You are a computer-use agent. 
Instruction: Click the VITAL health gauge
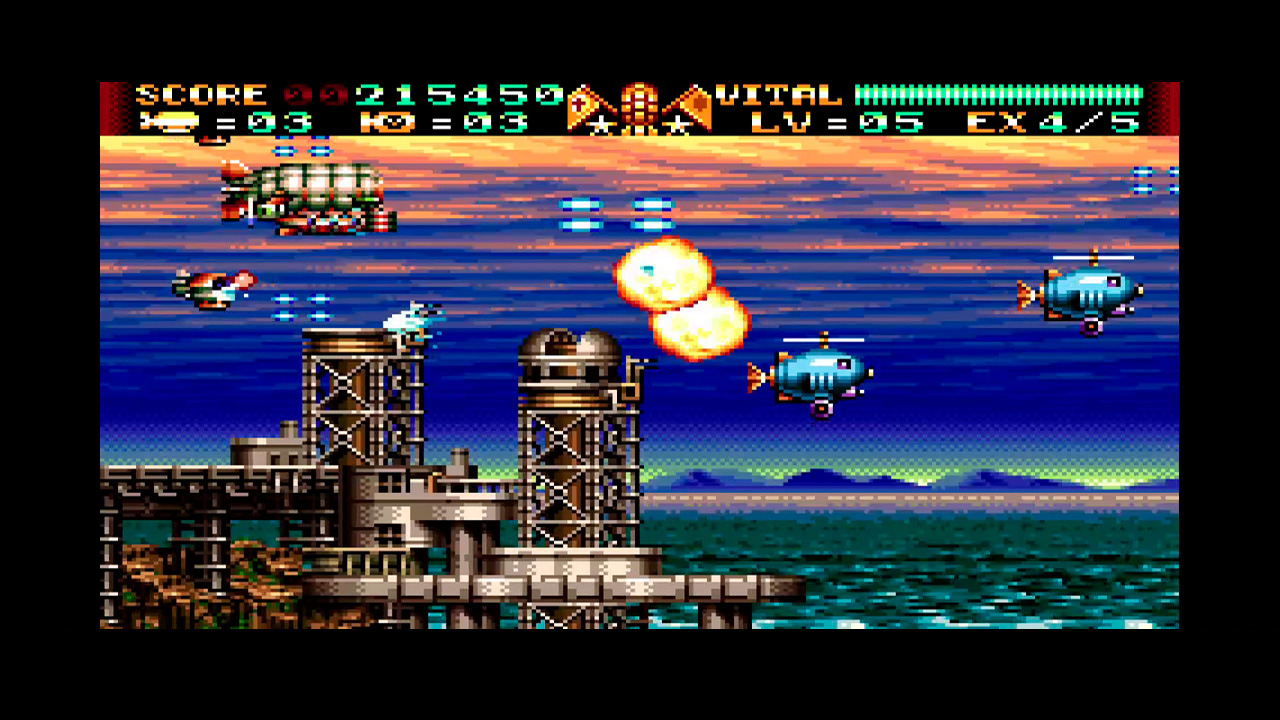[1000, 95]
